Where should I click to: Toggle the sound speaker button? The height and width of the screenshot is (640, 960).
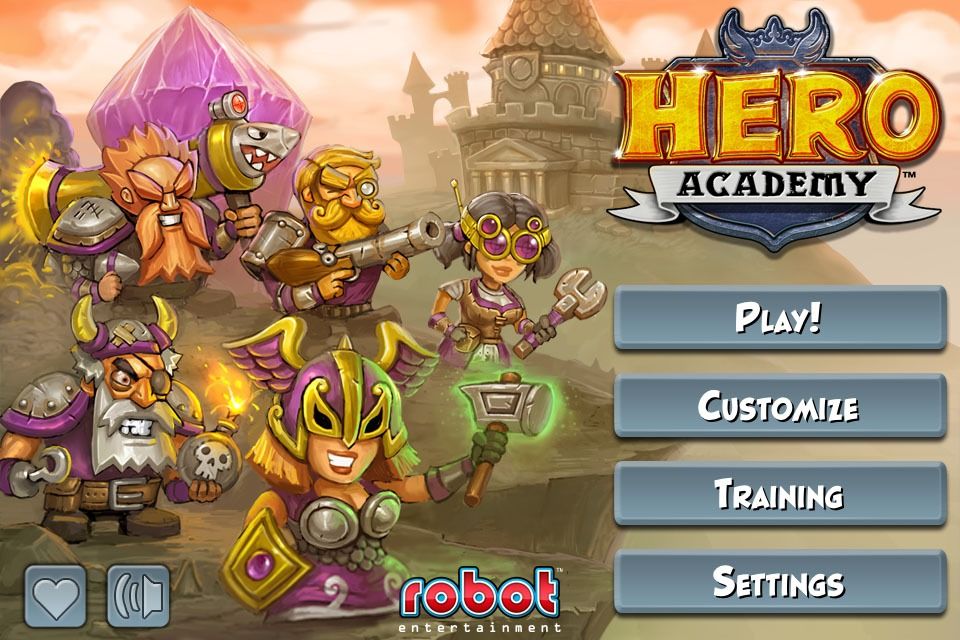click(139, 598)
